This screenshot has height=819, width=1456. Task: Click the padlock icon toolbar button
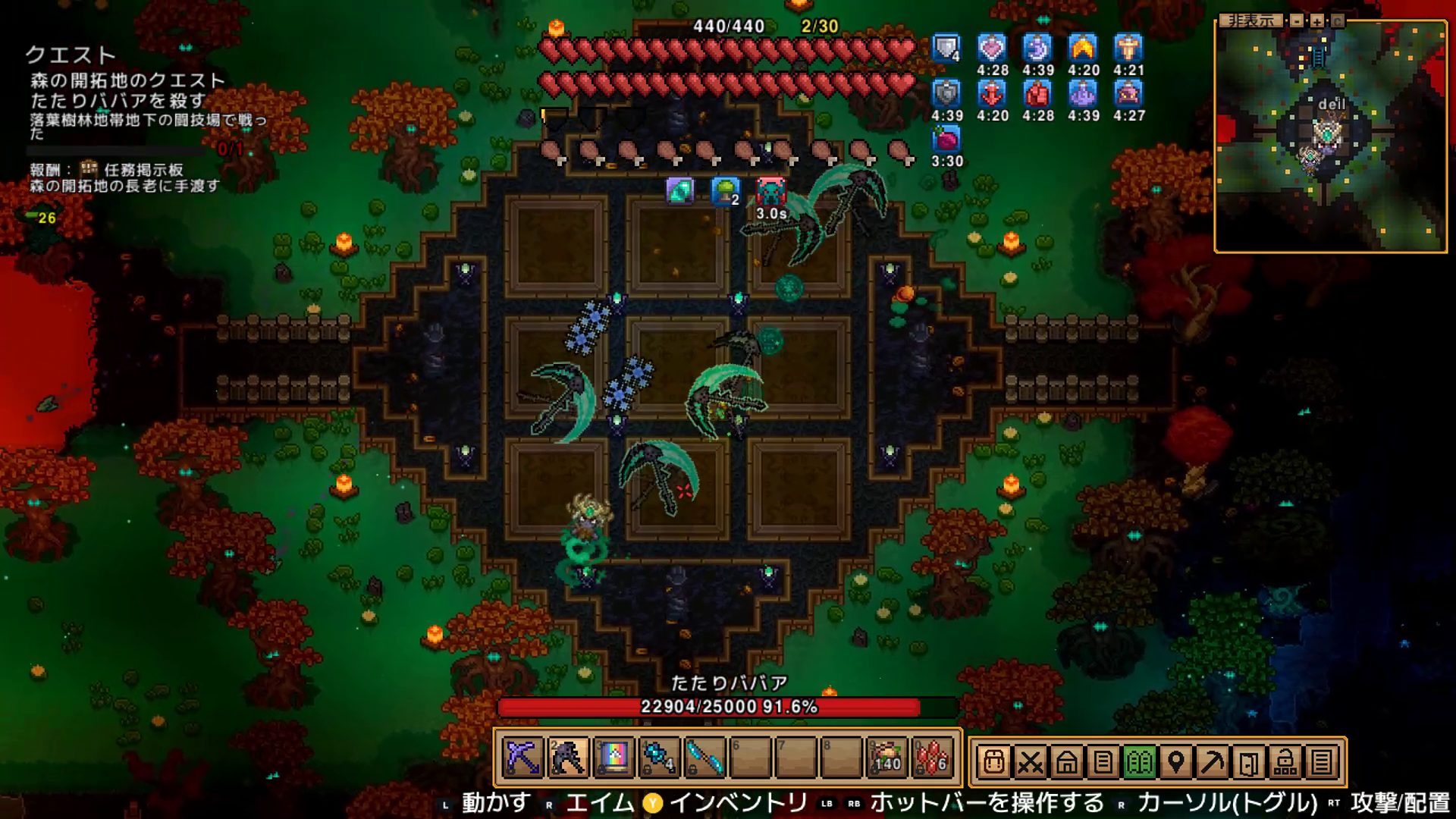pyautogui.click(x=1285, y=761)
